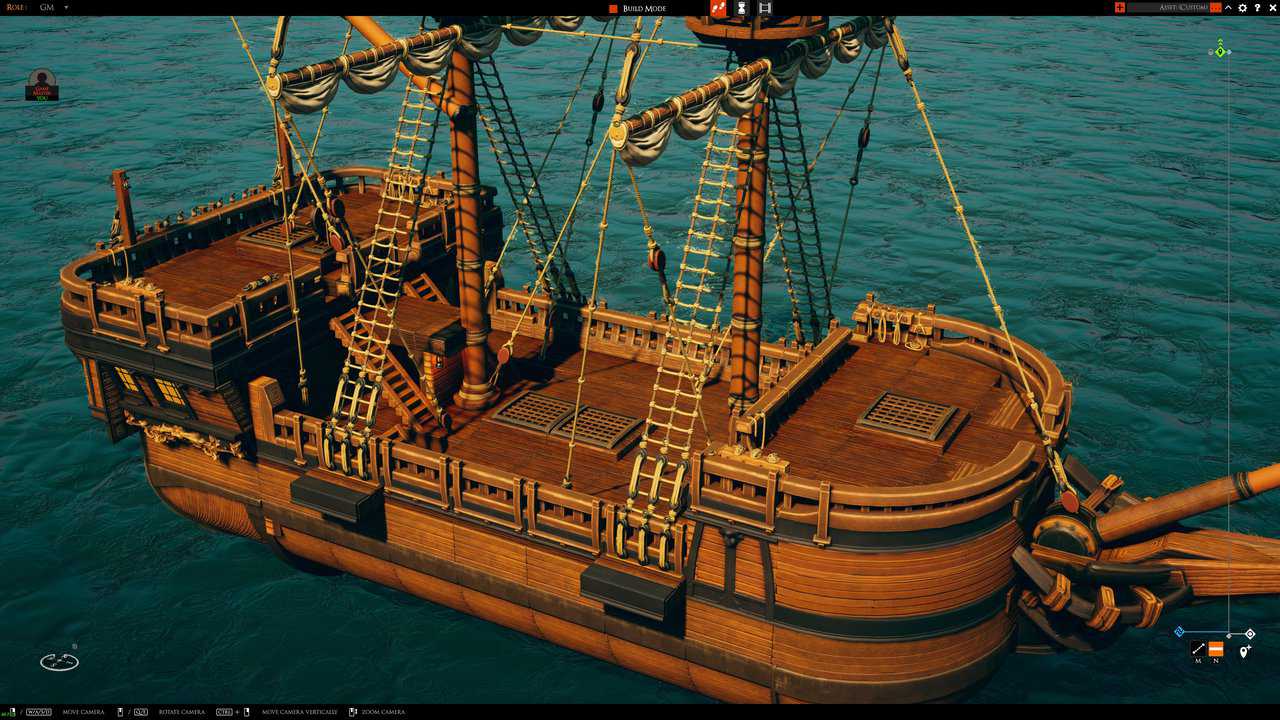This screenshot has width=1280, height=720.
Task: Click the red plus icon near Asset Custom
Action: click(1119, 7)
